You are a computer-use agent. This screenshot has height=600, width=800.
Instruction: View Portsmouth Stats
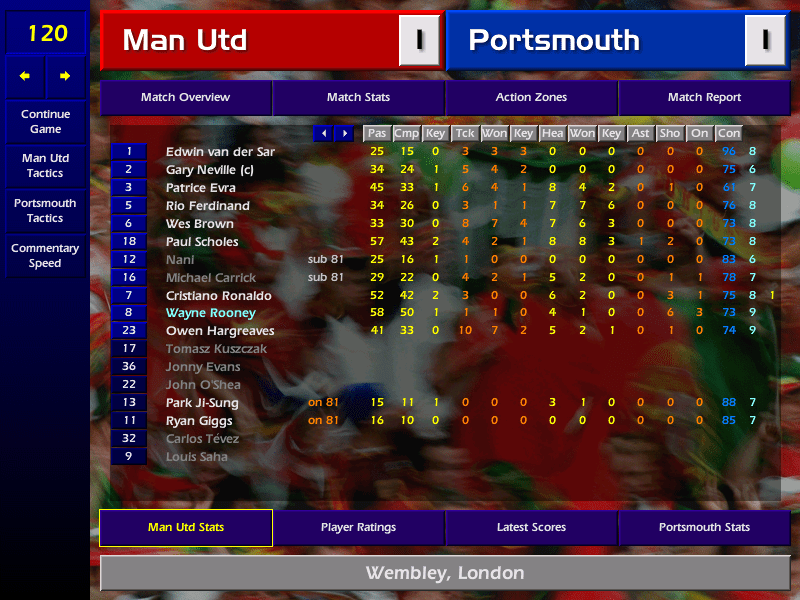[704, 527]
